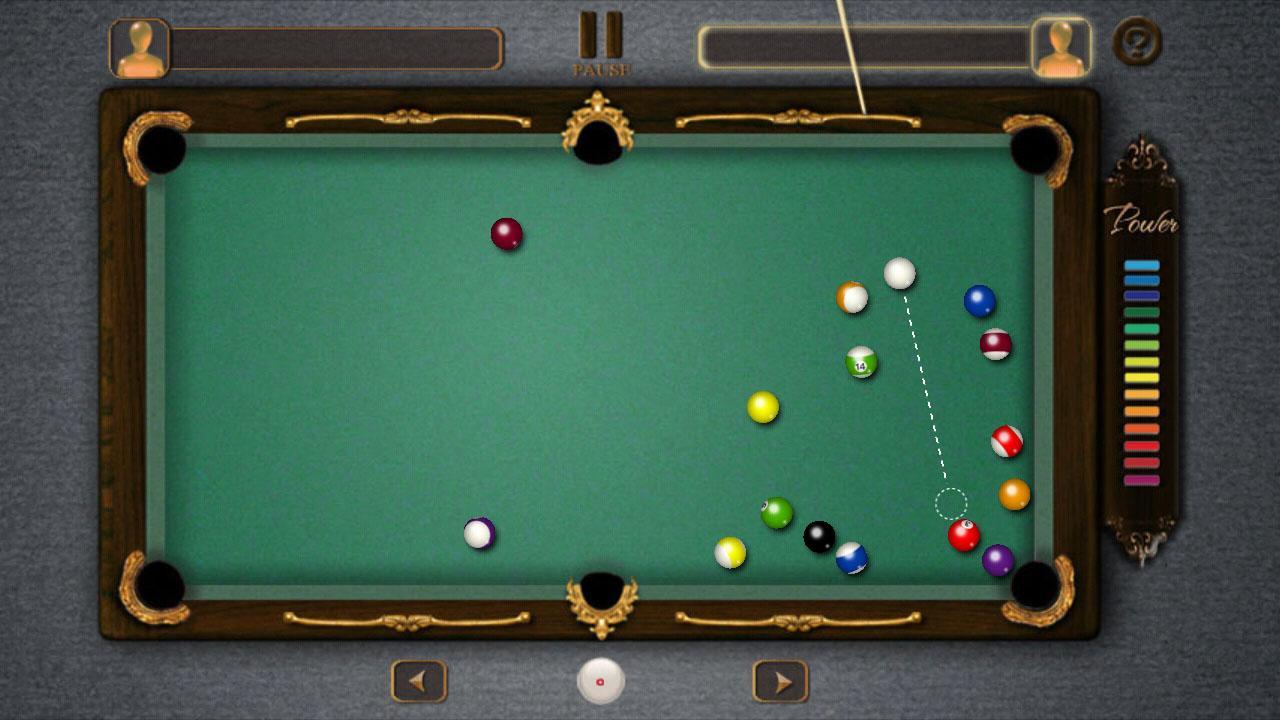Click the solid yellow ball
This screenshot has width=1280, height=720.
point(763,408)
